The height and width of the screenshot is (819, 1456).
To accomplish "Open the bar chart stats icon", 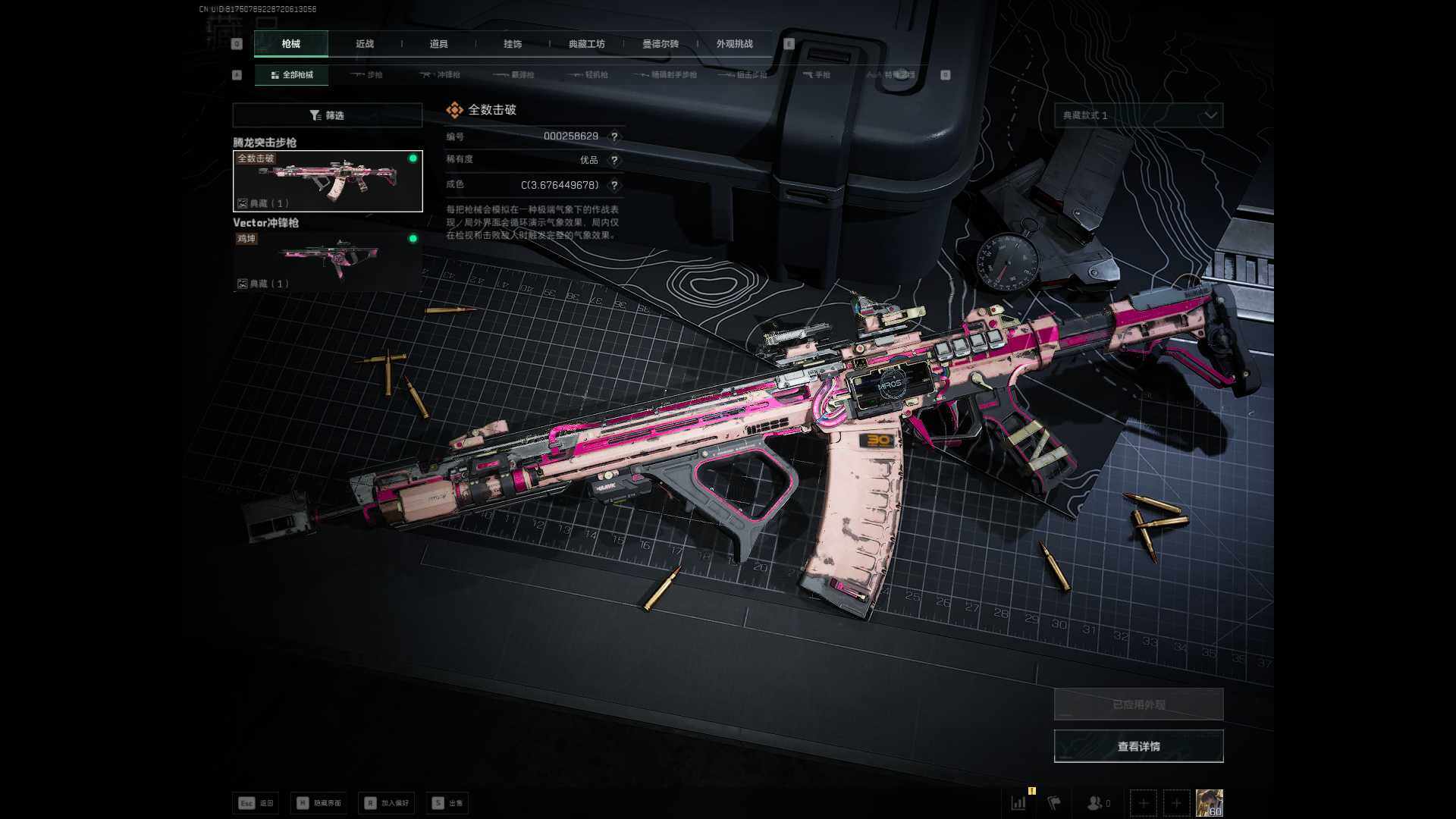I will [x=1018, y=802].
